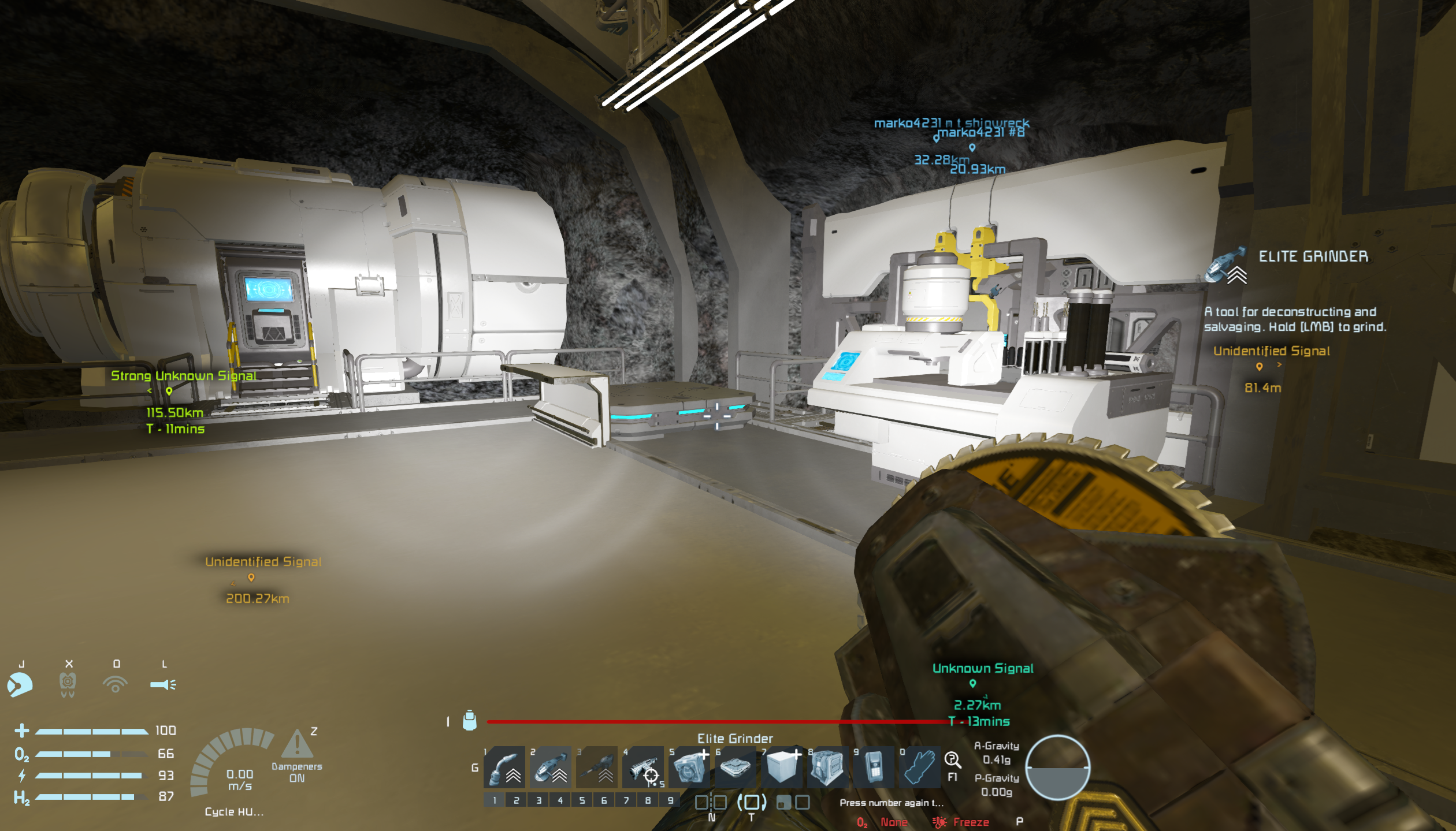Image resolution: width=1456 pixels, height=831 pixels.
Task: Switch to toolbar page 2
Action: (x=517, y=800)
